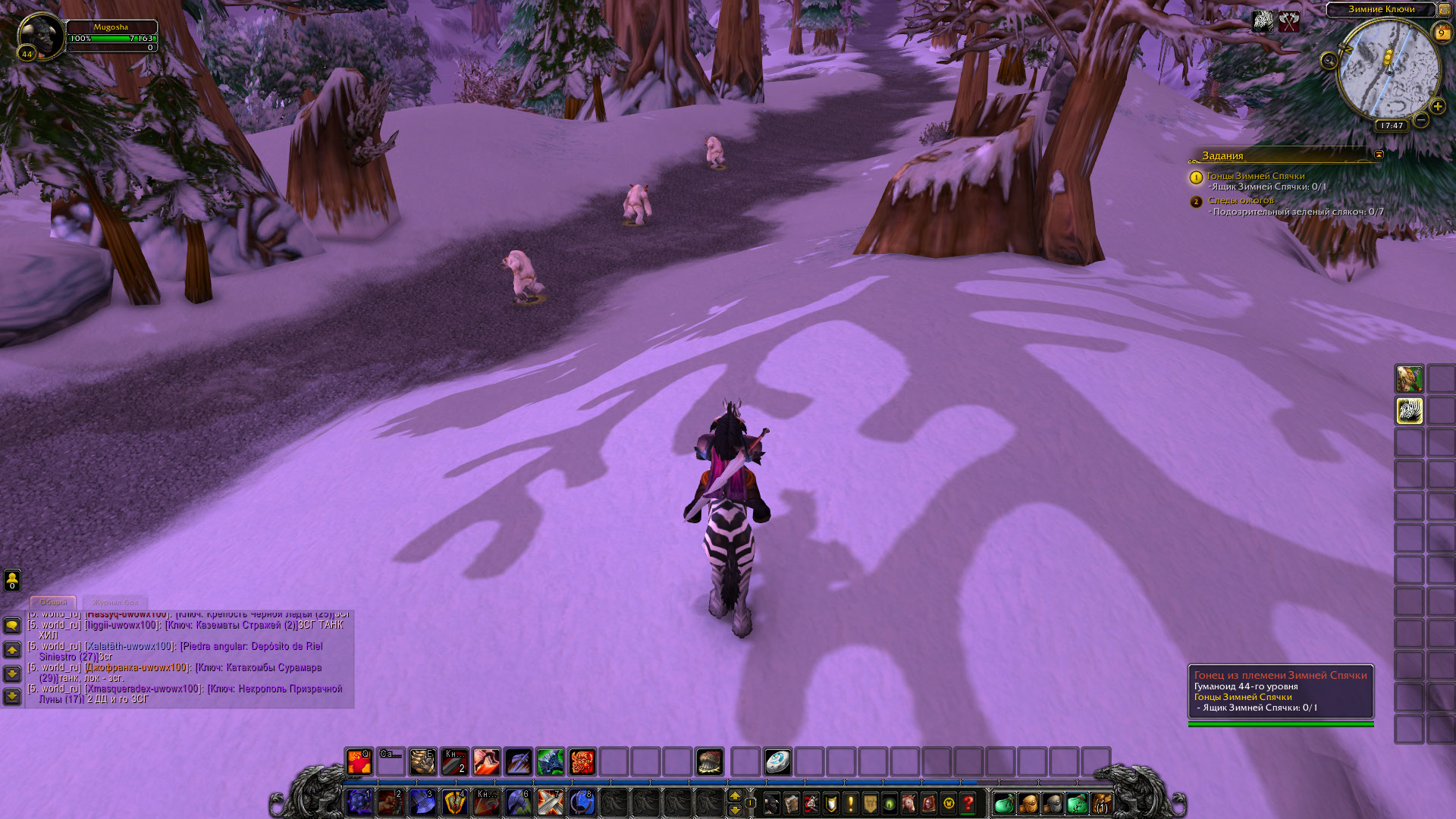Open the quest log exclamation mark button
This screenshot has height=819, width=1456.
point(850,802)
